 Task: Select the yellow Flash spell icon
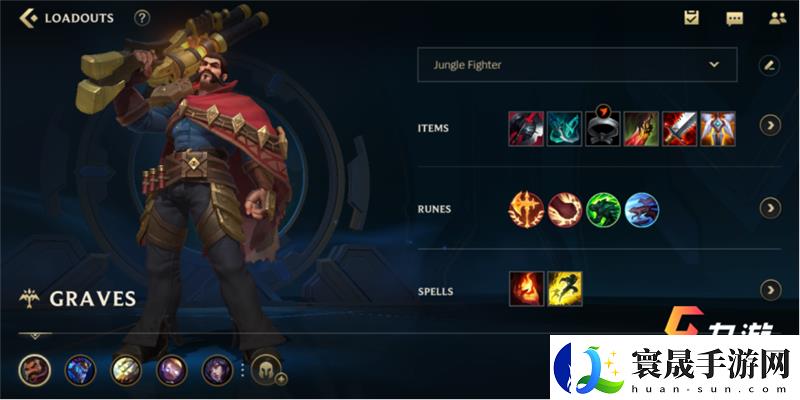565,289
